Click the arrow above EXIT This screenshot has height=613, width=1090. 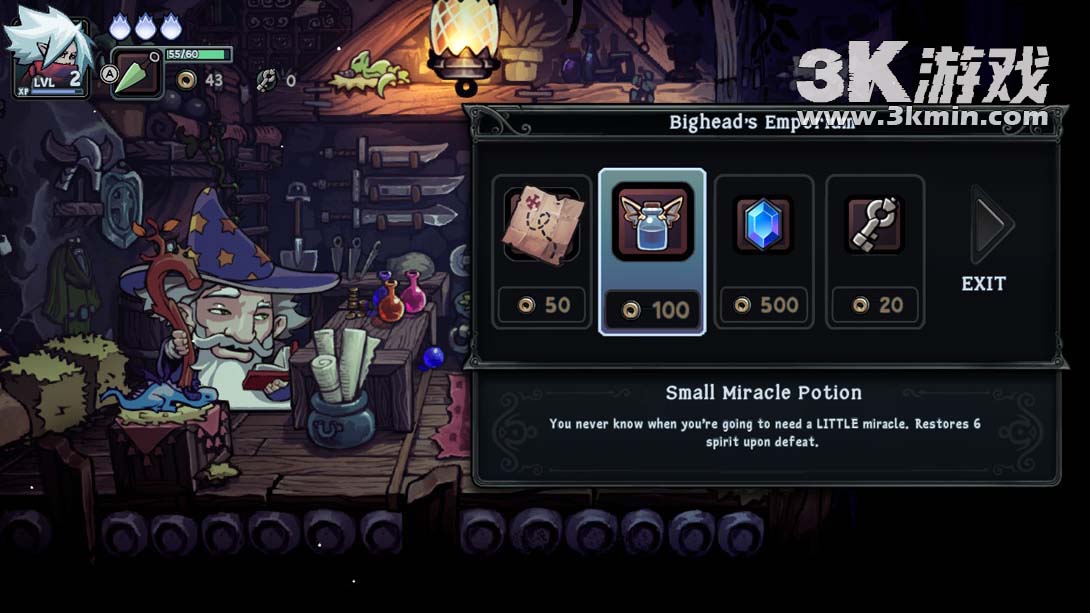point(992,224)
